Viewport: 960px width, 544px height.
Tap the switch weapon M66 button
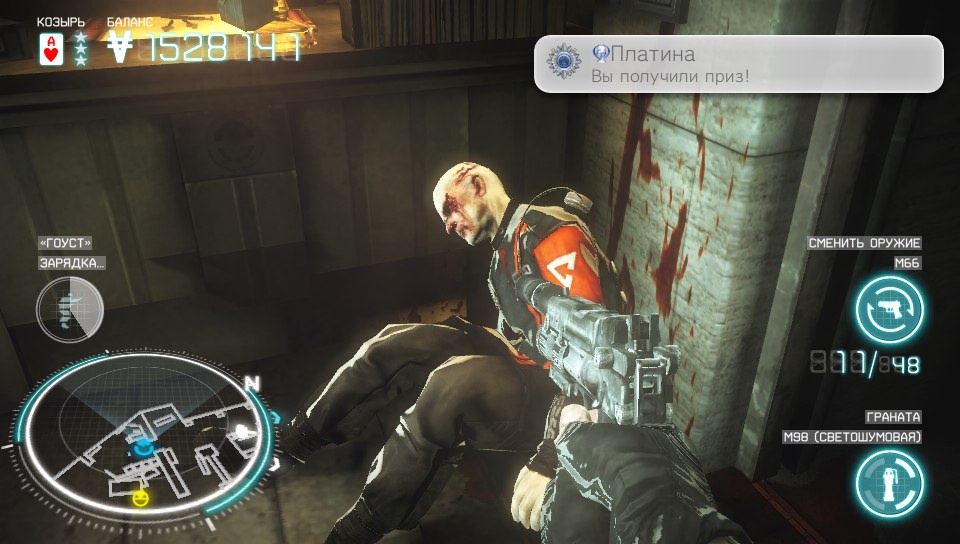889,308
